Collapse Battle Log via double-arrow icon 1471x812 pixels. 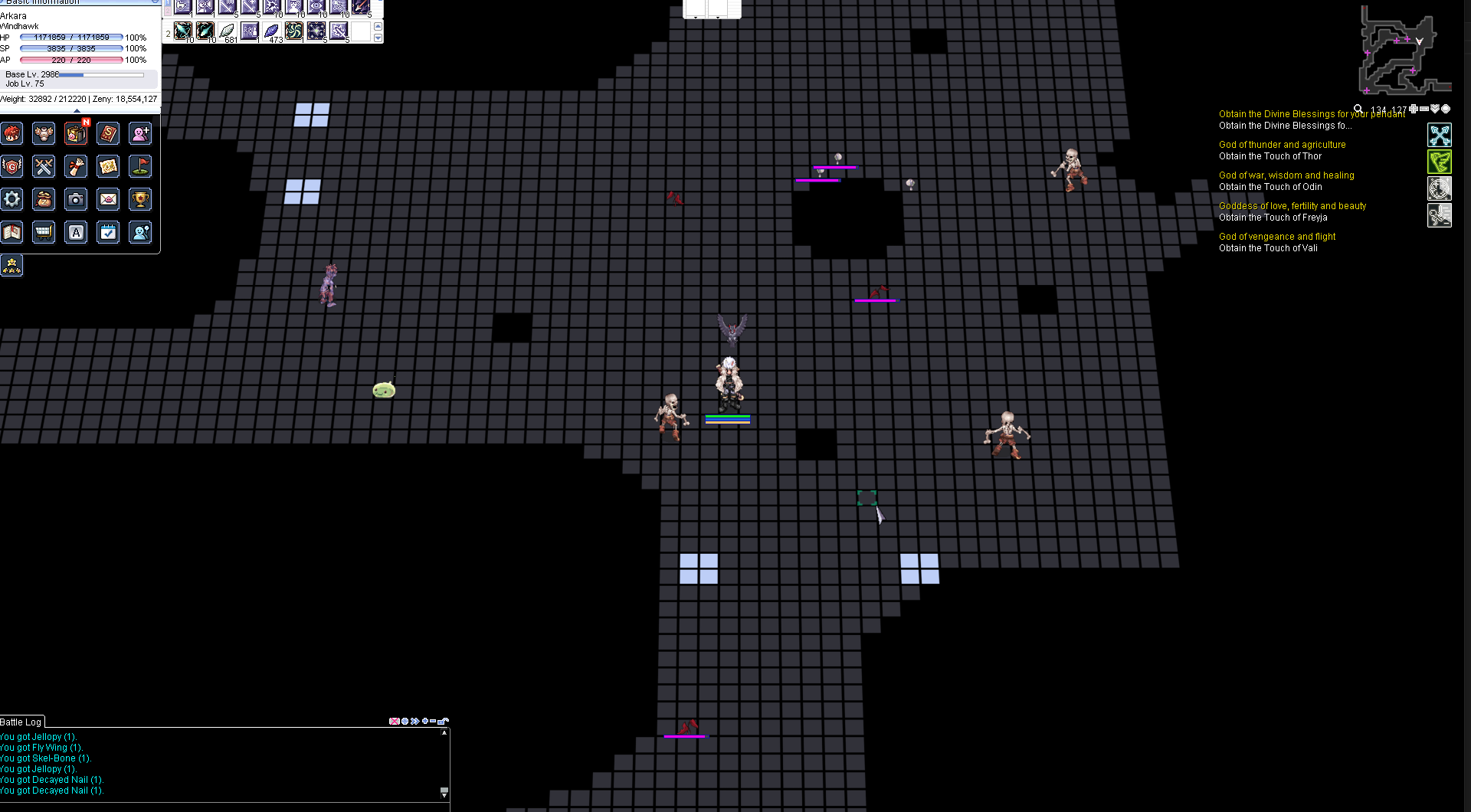[x=414, y=721]
